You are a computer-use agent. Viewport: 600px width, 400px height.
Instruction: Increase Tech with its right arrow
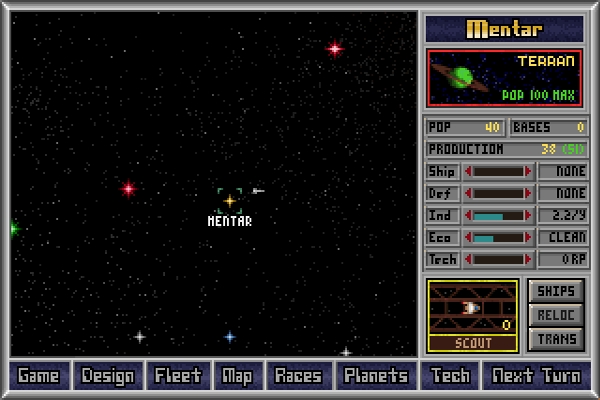[x=529, y=259]
